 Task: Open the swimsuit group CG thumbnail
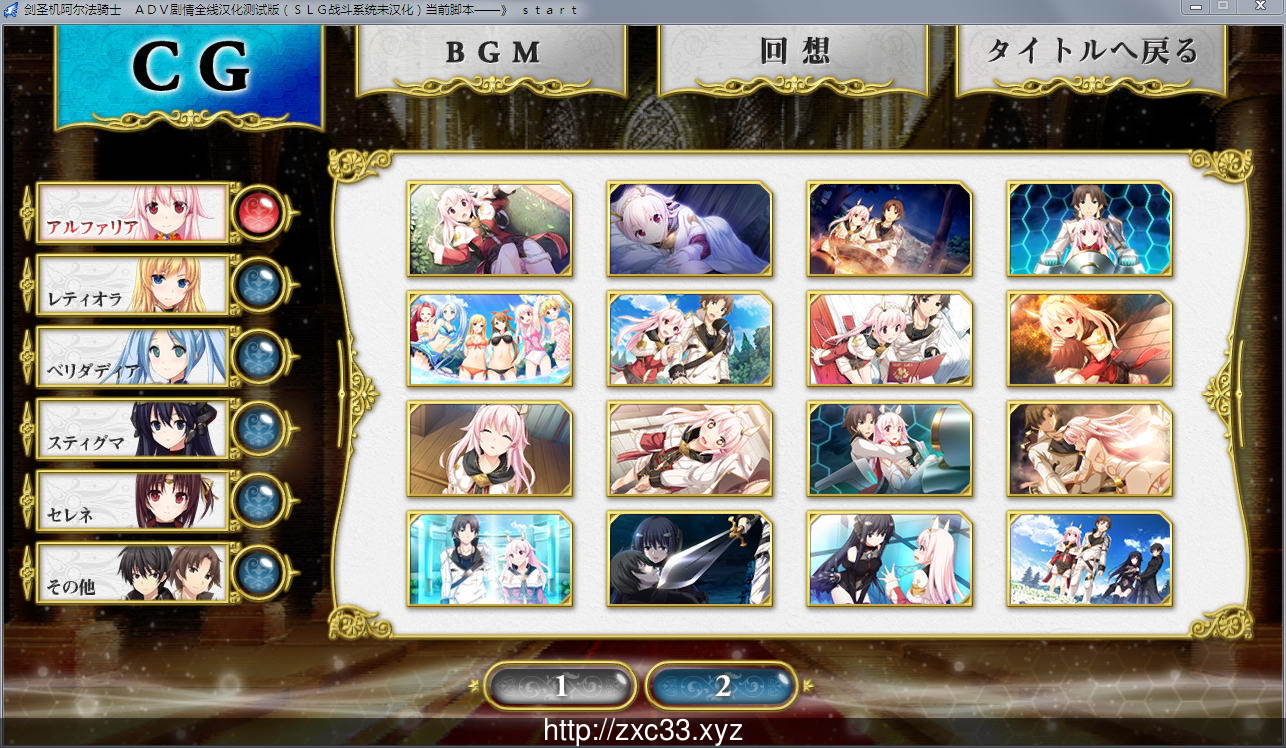(x=490, y=339)
